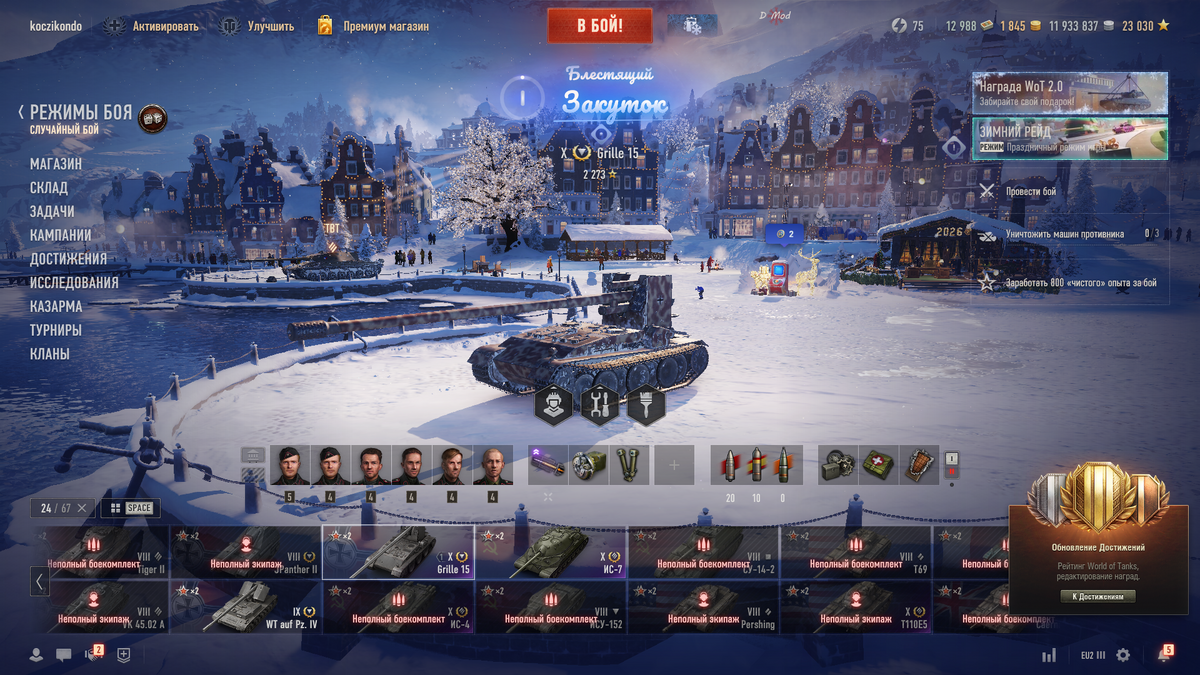Open ЗАДАЧИ missions menu
The width and height of the screenshot is (1200, 675).
52,212
